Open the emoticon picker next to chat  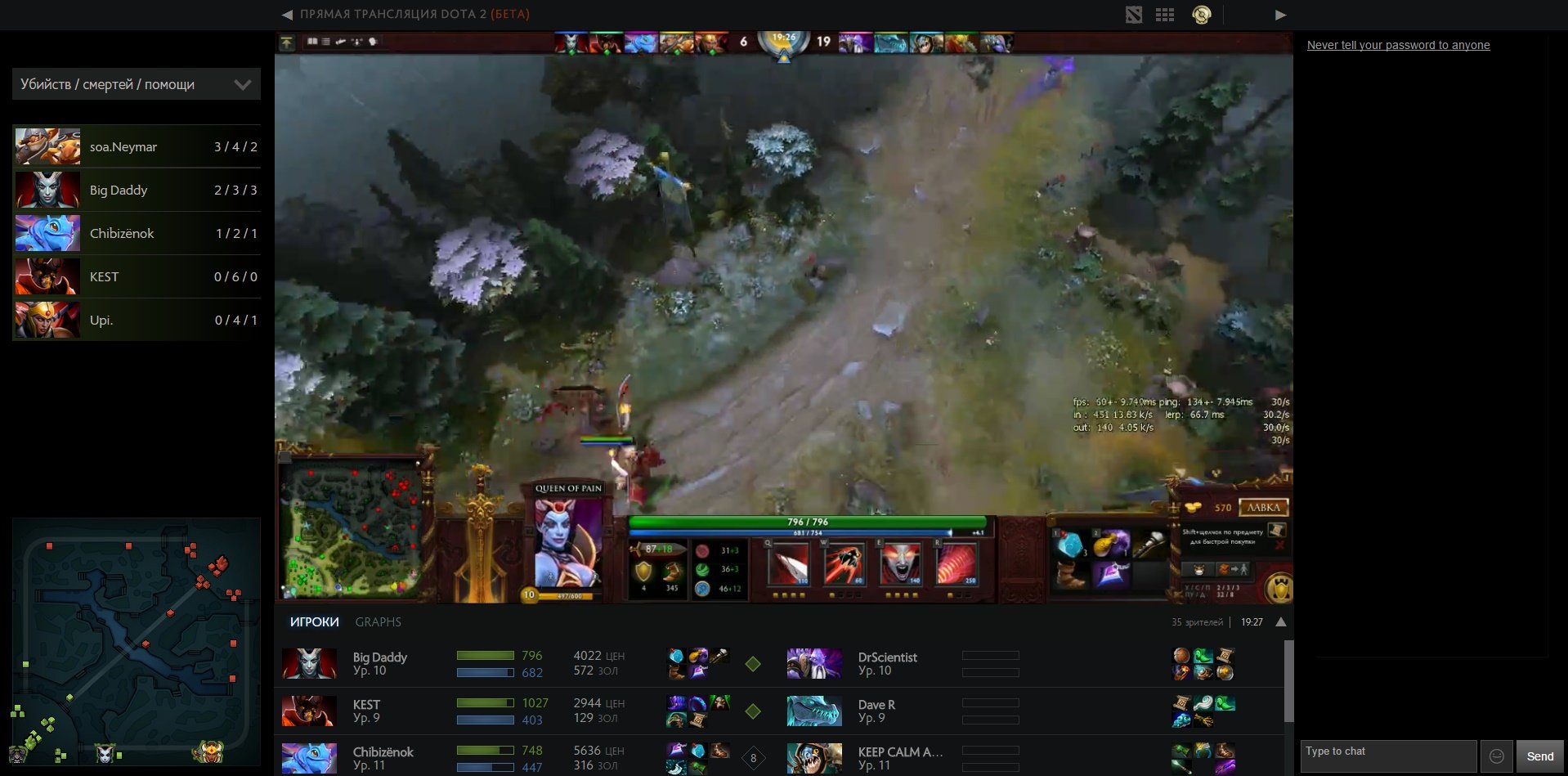[1496, 756]
